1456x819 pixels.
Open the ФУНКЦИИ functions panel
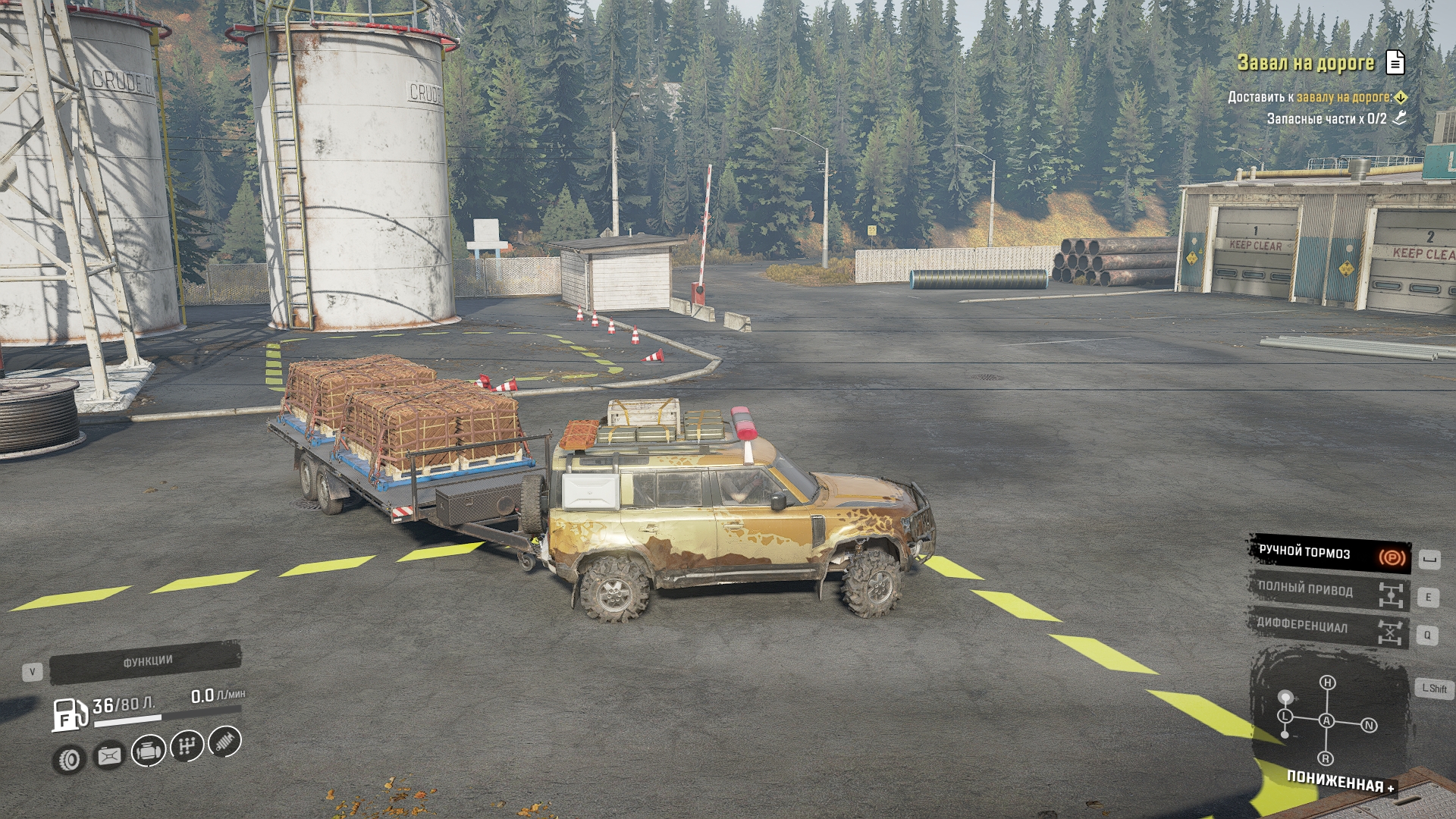coord(146,662)
